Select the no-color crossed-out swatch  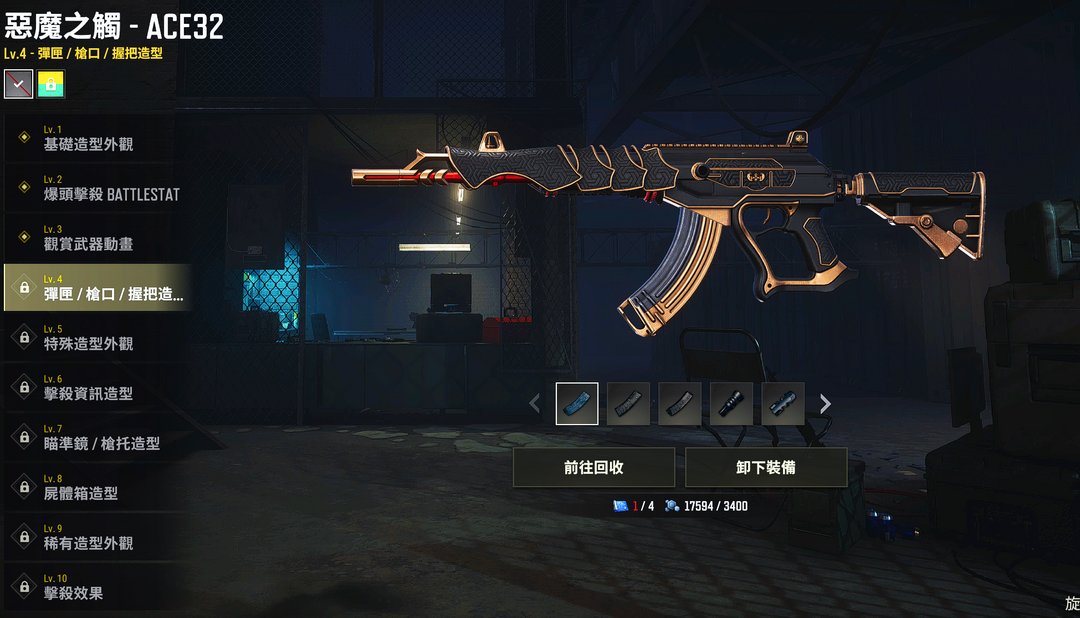click(x=18, y=85)
